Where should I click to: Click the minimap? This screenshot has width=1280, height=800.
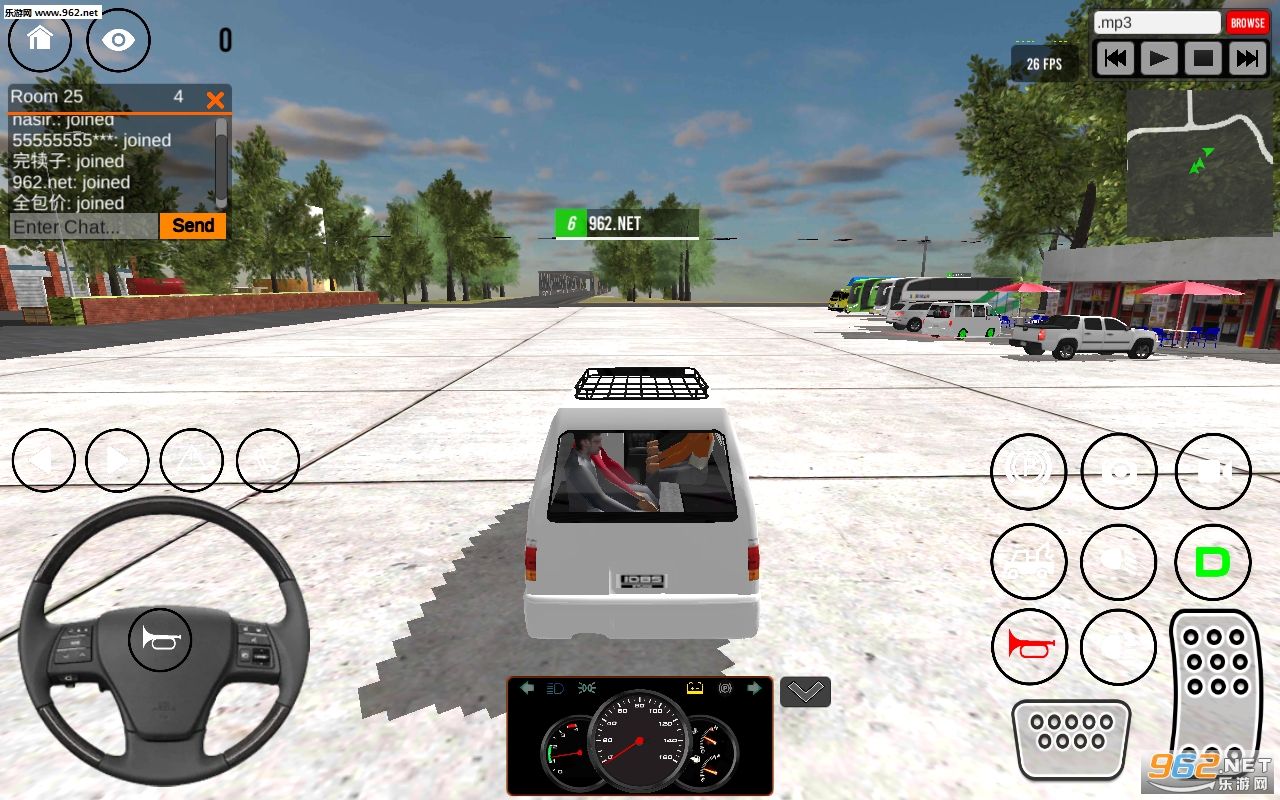pyautogui.click(x=1201, y=163)
